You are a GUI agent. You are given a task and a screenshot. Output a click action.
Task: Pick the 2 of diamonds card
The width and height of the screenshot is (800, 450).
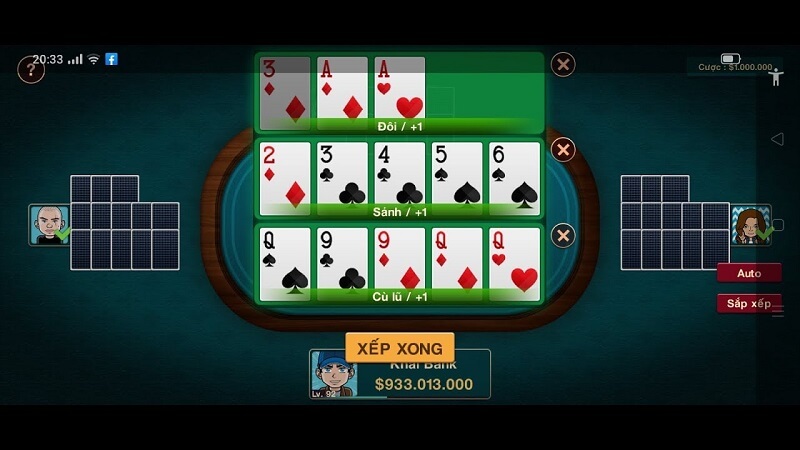pyautogui.click(x=284, y=177)
